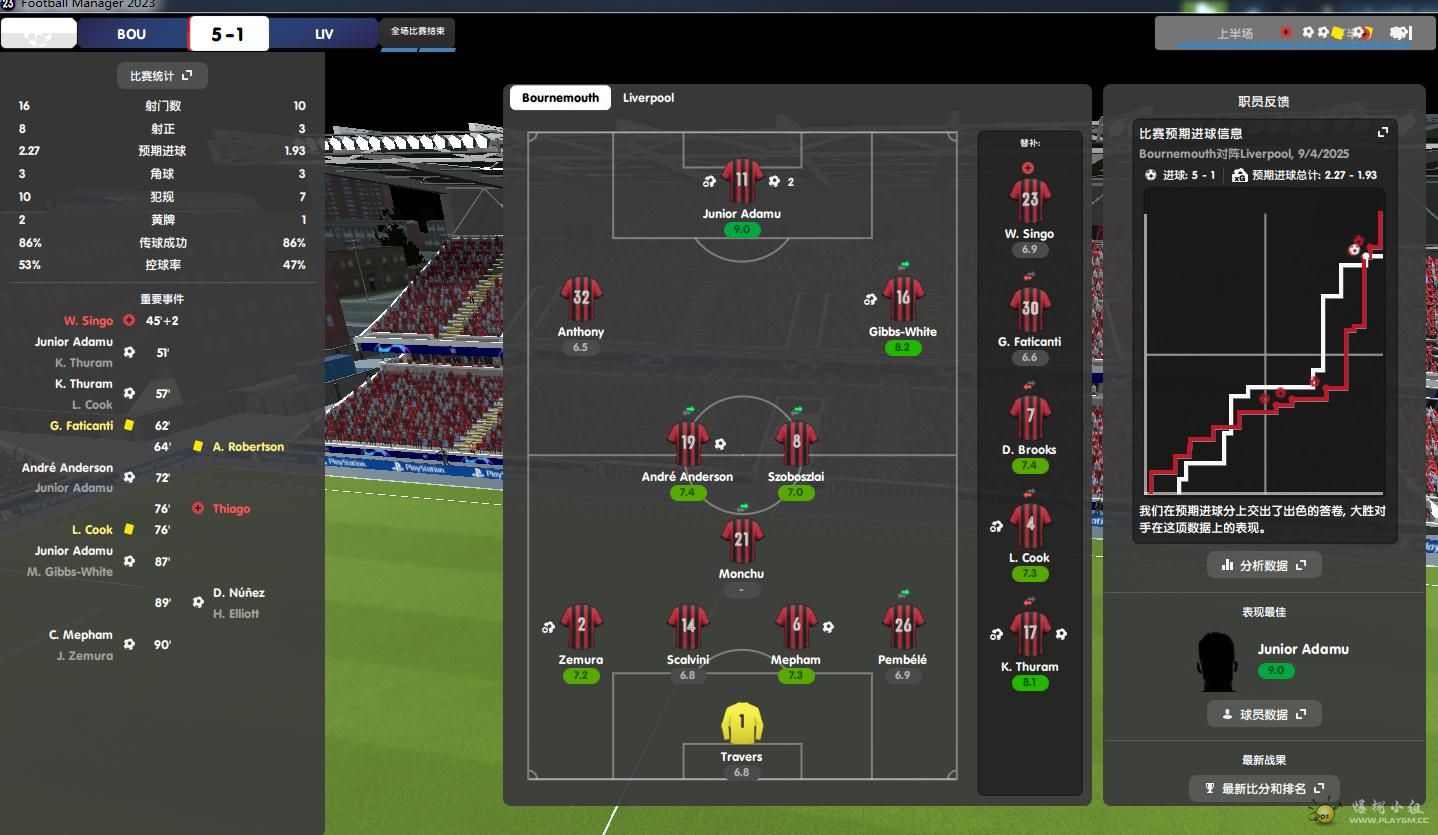The height and width of the screenshot is (835, 1438).
Task: Pick substitute W. Singo from the bench
Action: pyautogui.click(x=1029, y=201)
